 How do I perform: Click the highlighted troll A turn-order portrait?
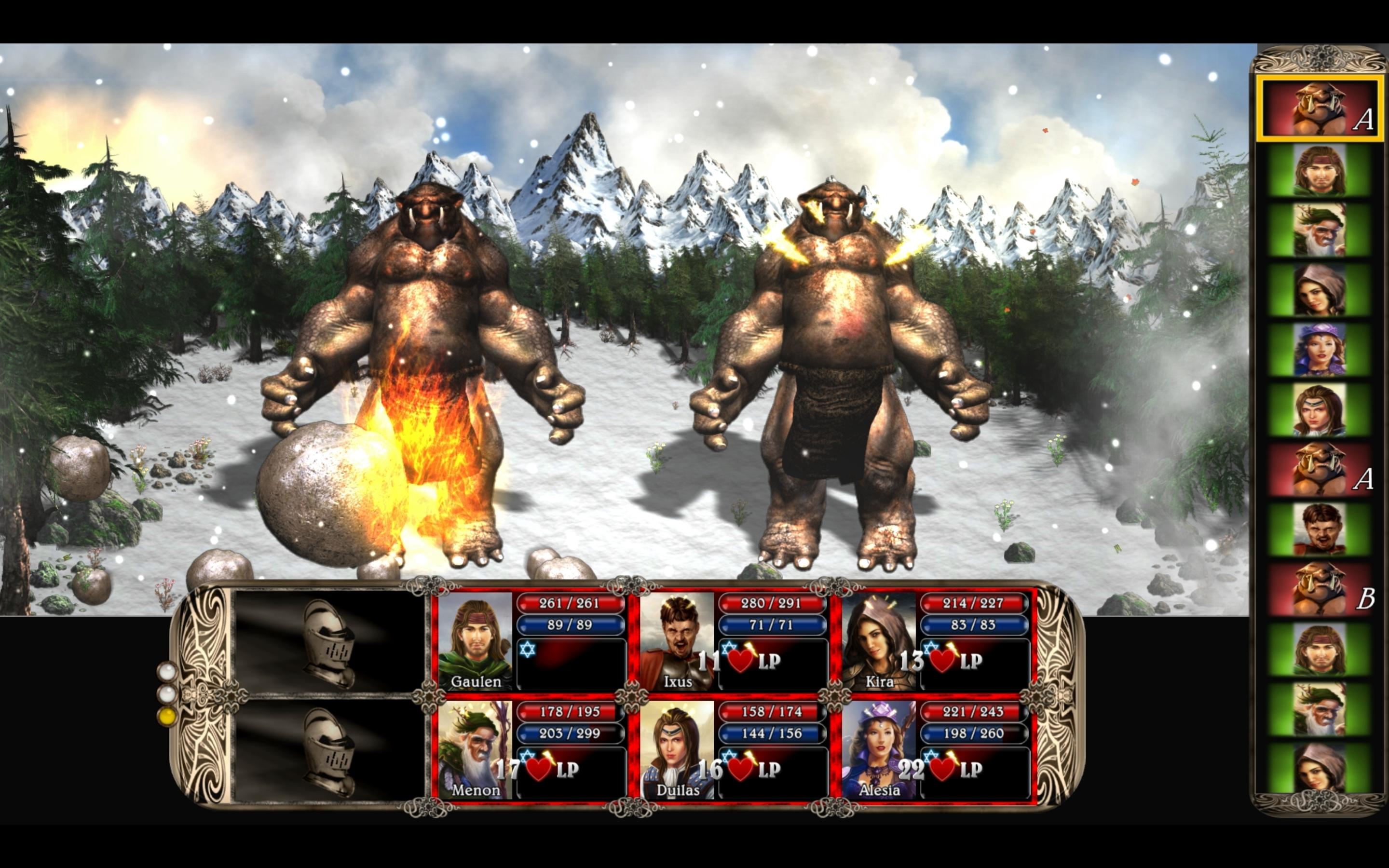tap(1320, 109)
